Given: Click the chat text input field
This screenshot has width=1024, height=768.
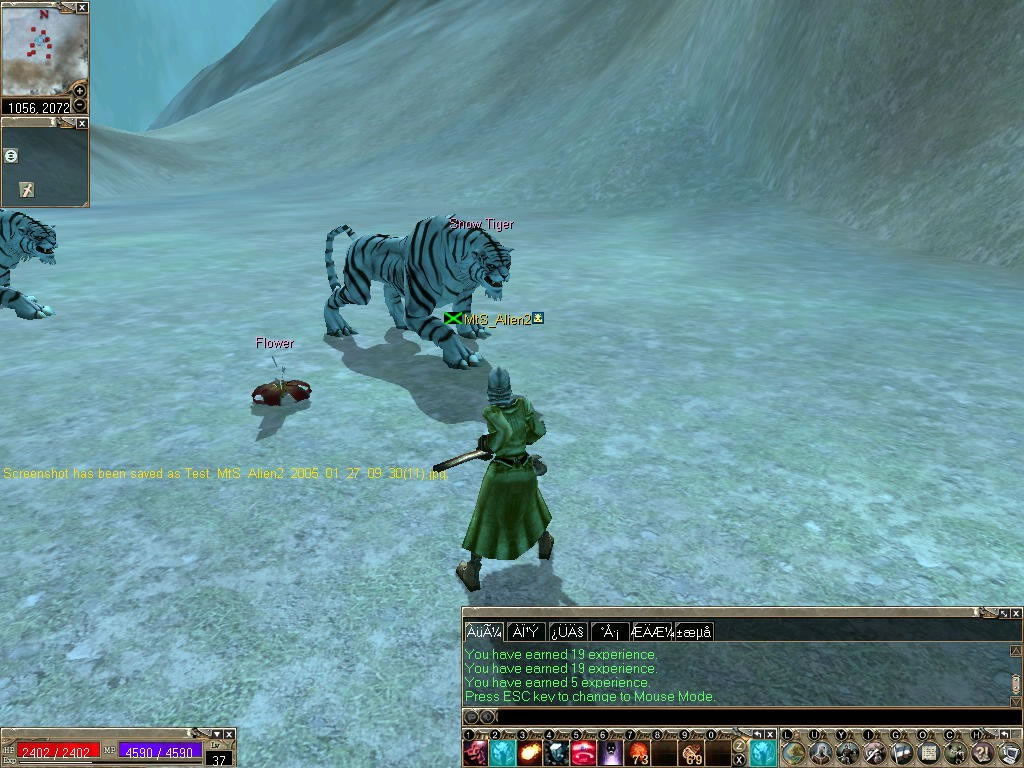Looking at the screenshot, I should 740,716.
